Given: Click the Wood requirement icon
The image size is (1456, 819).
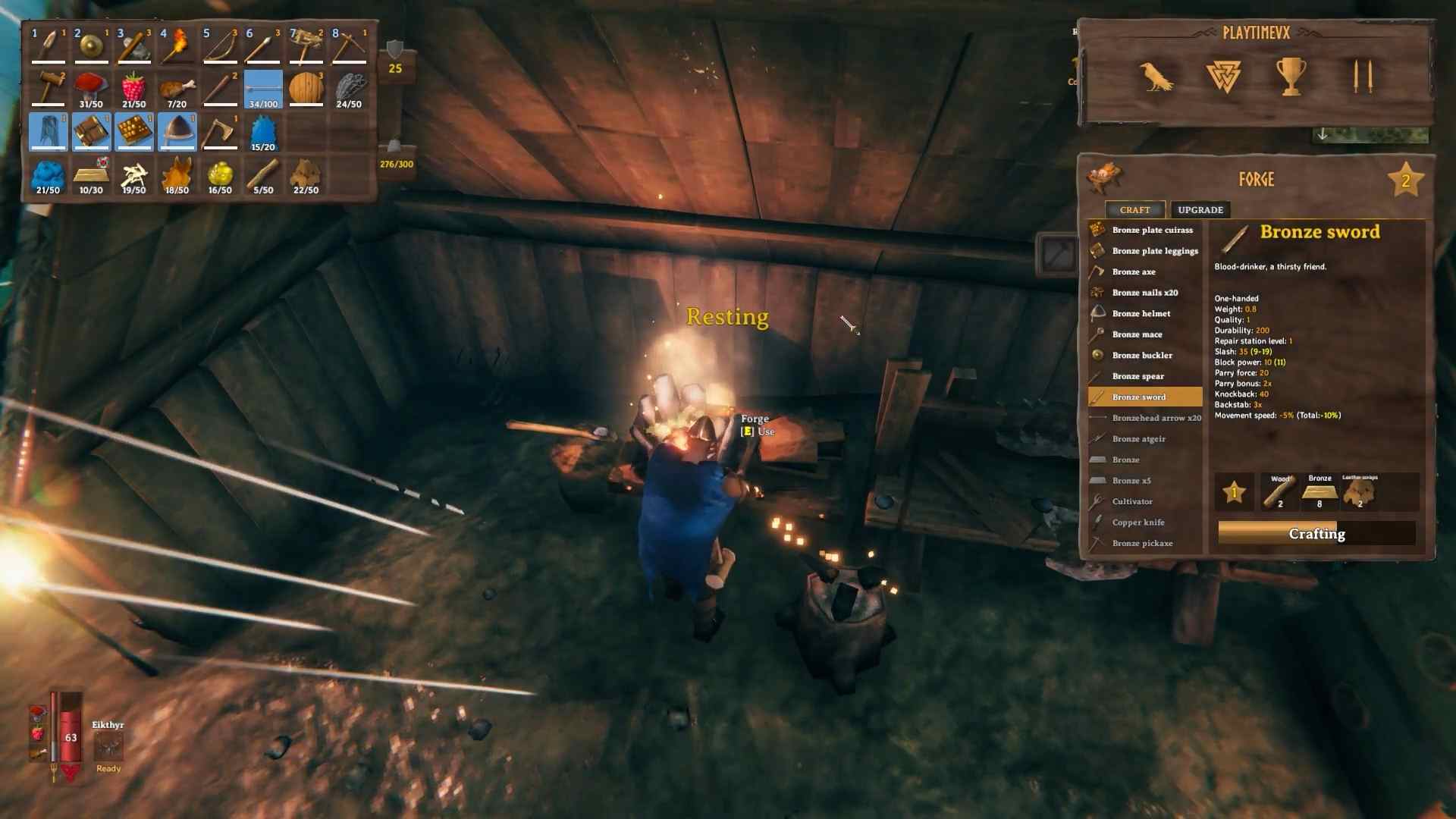Looking at the screenshot, I should coord(1278,493).
